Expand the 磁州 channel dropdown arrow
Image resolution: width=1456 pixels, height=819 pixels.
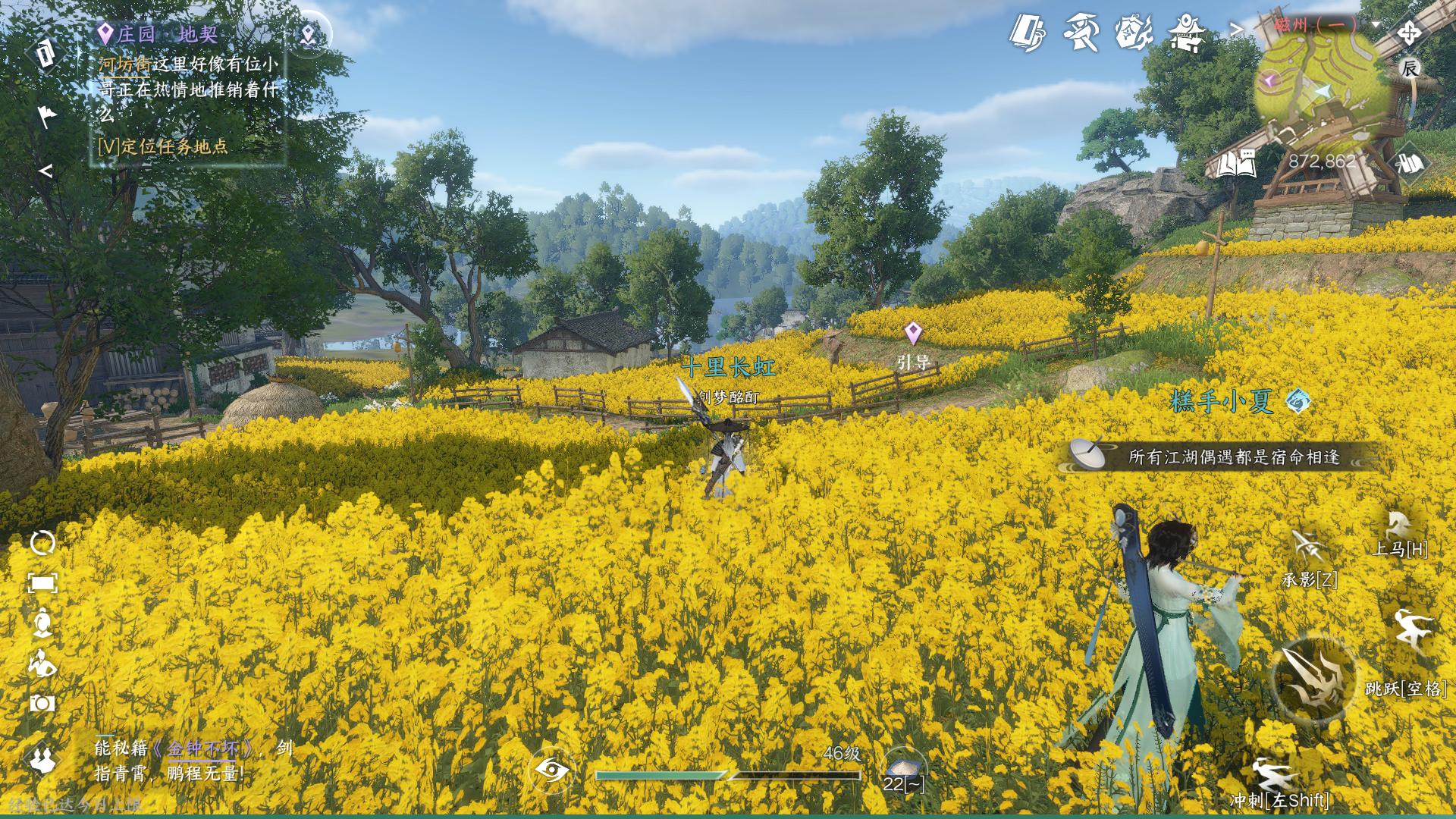point(1376,24)
